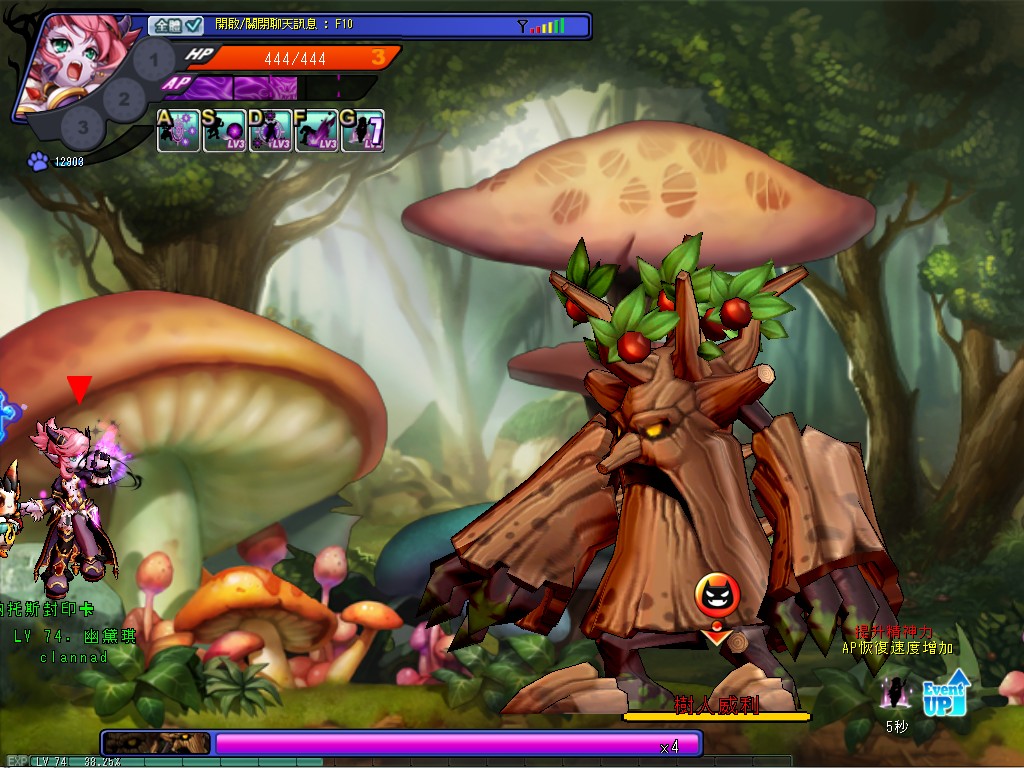Image resolution: width=1024 pixels, height=768 pixels.
Task: Click the Event UP icon
Action: (945, 693)
